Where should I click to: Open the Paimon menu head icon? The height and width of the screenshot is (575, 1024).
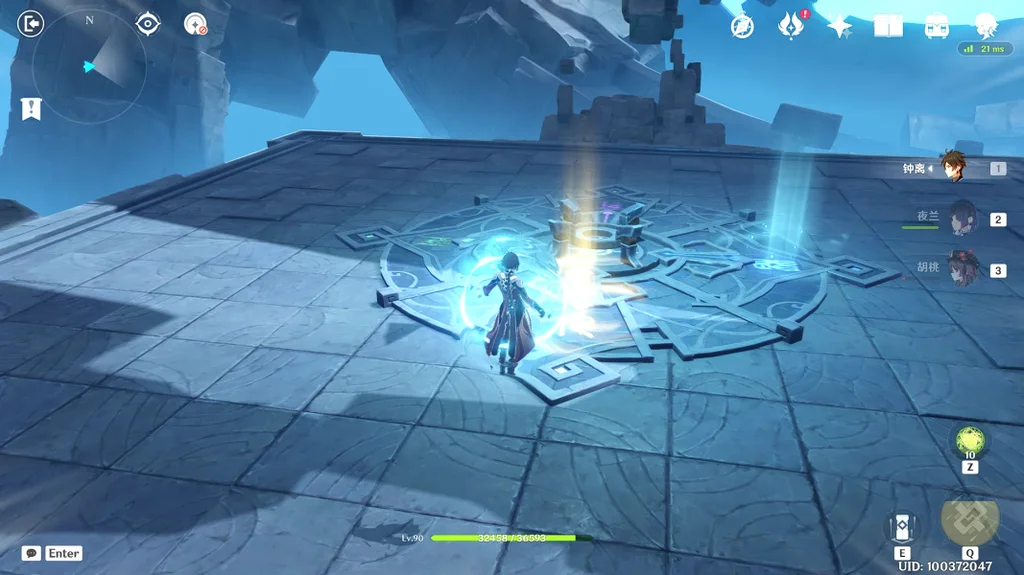(985, 25)
